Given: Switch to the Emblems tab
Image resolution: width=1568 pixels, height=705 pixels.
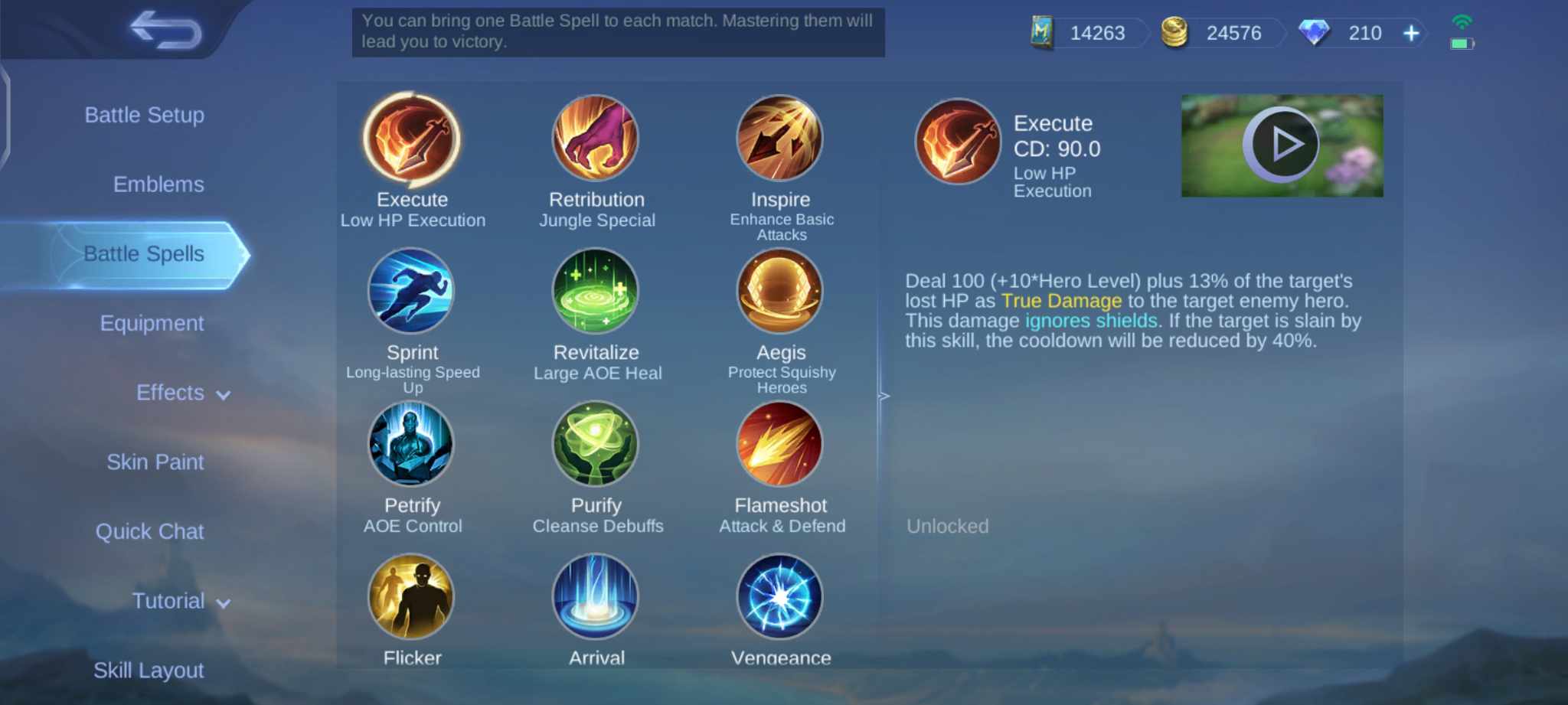Looking at the screenshot, I should [x=158, y=184].
